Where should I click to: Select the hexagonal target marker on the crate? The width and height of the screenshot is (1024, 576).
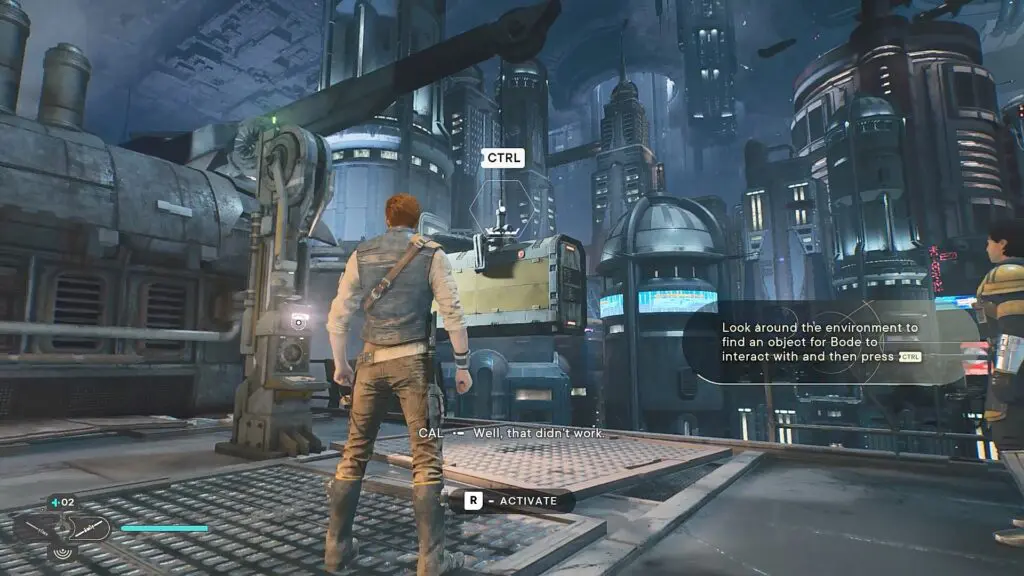[501, 209]
